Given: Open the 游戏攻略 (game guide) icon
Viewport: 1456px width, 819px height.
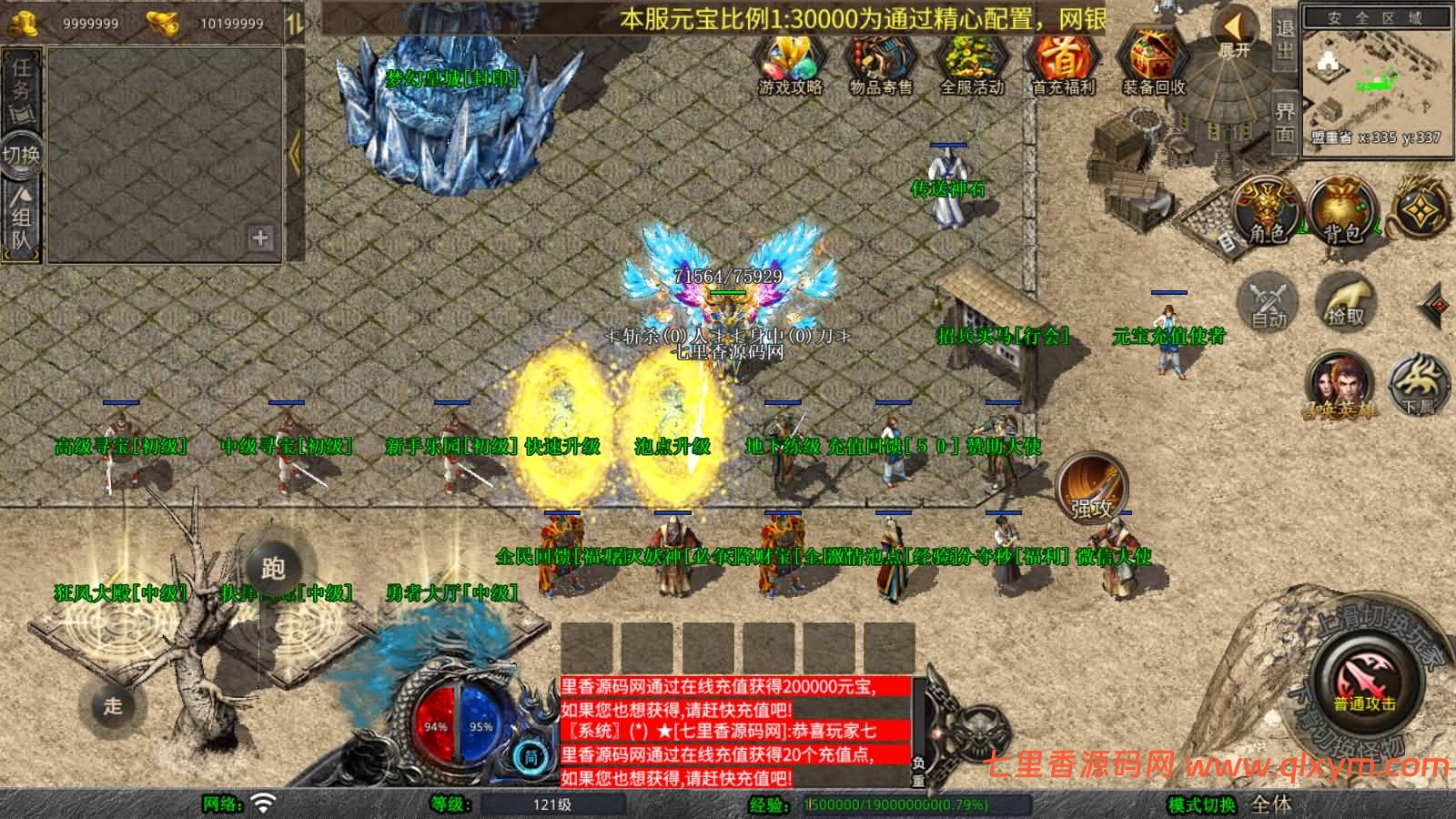Looking at the screenshot, I should tap(790, 66).
